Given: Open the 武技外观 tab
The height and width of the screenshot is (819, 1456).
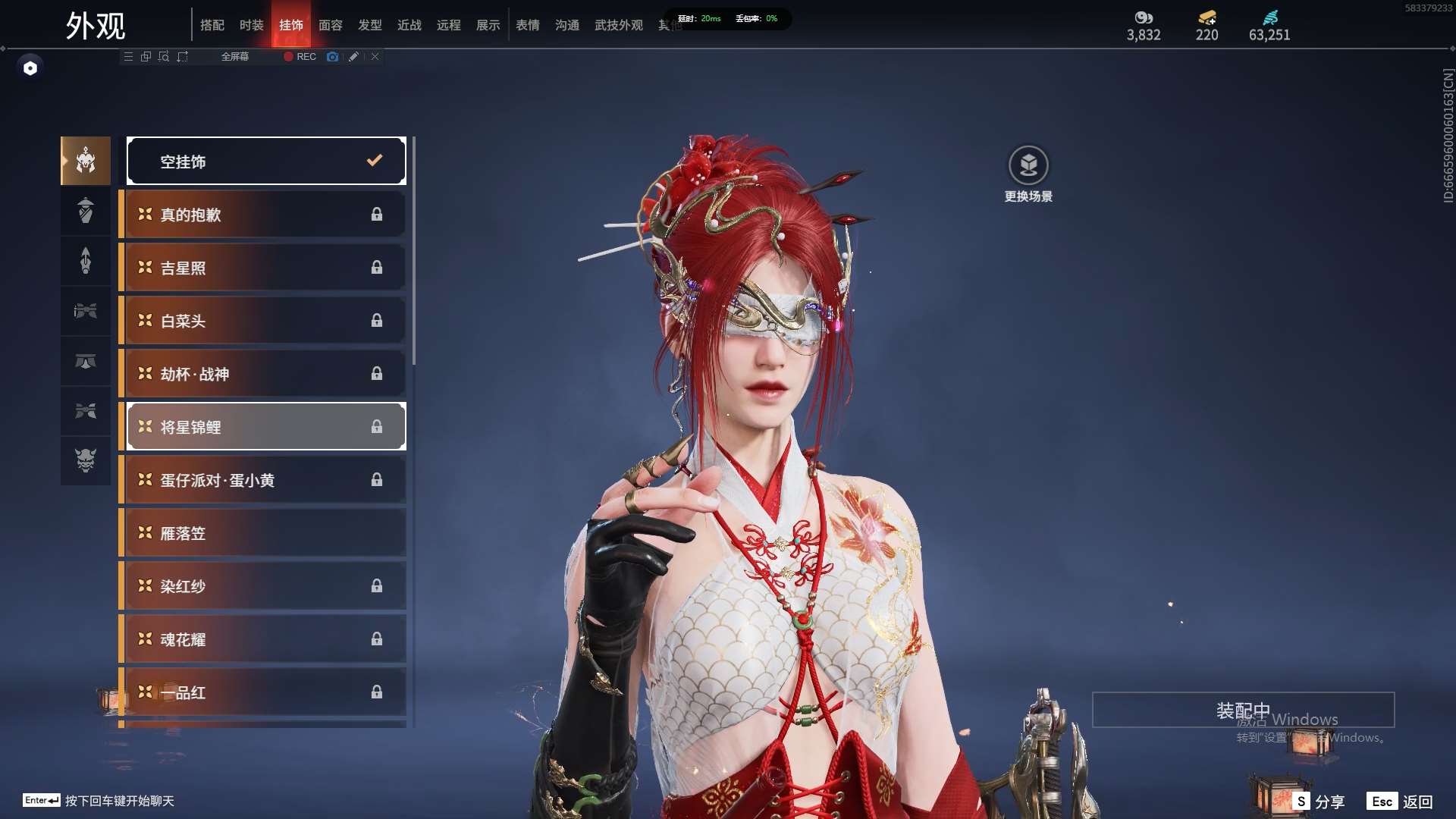Looking at the screenshot, I should [619, 25].
